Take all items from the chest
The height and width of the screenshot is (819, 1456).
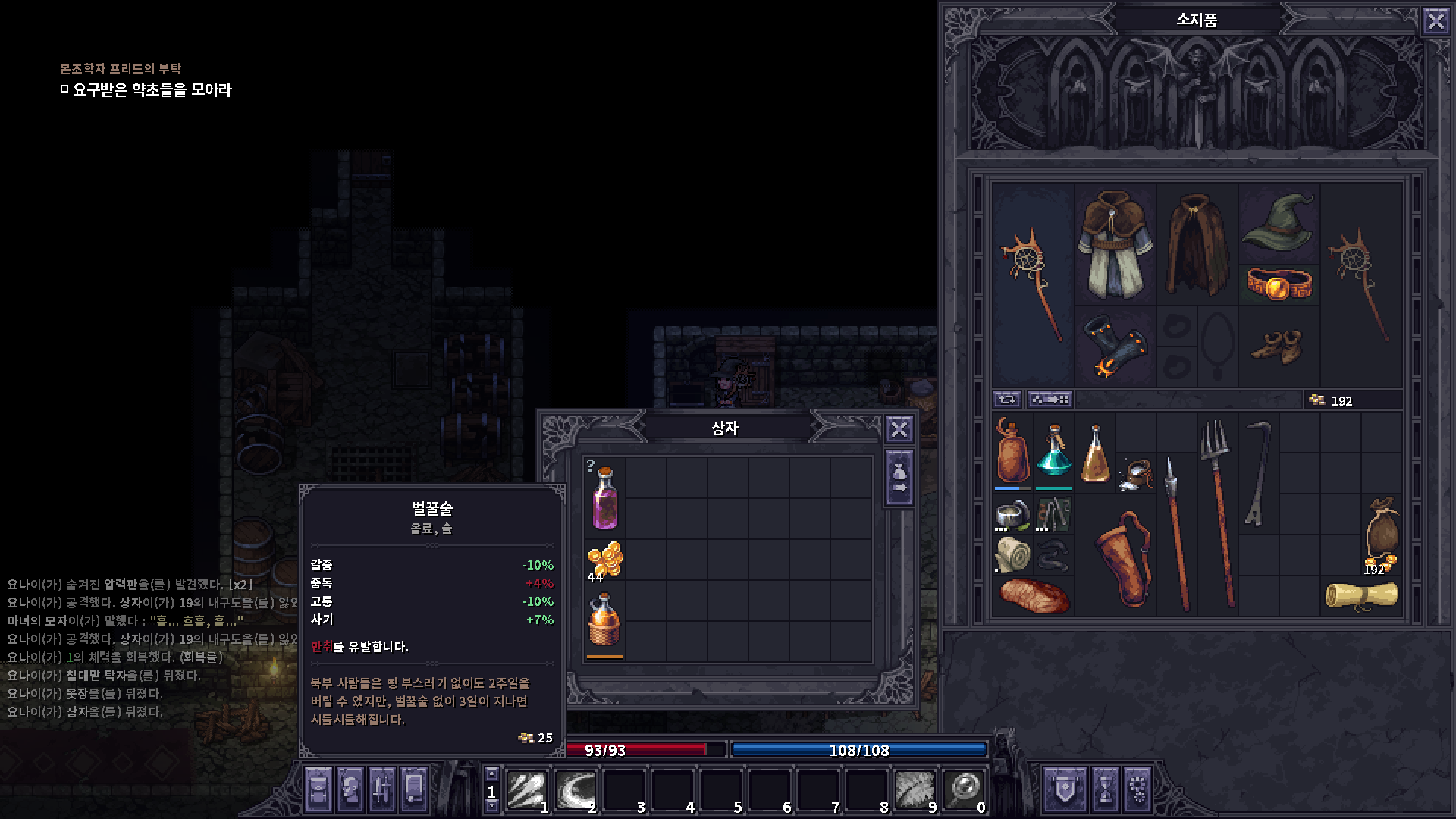[x=899, y=479]
